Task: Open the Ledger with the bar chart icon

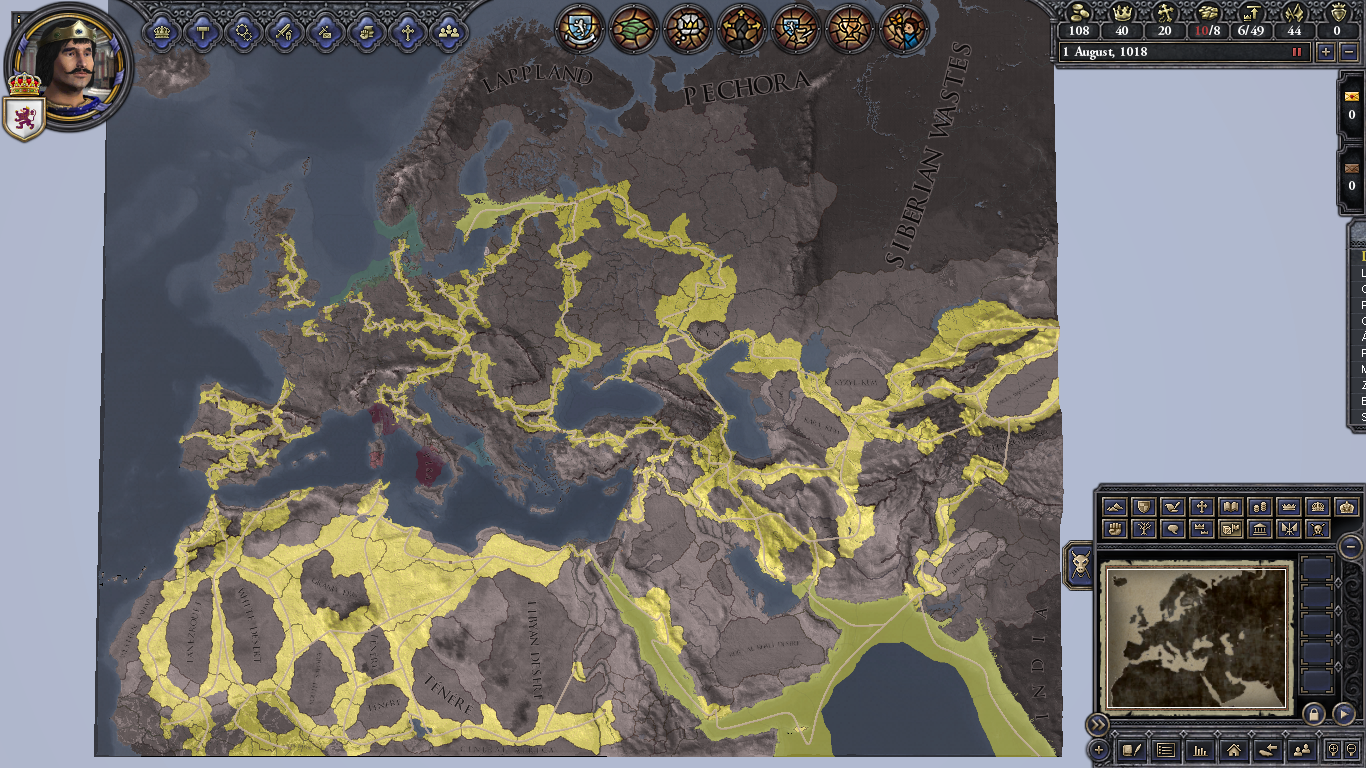Action: tap(1199, 751)
